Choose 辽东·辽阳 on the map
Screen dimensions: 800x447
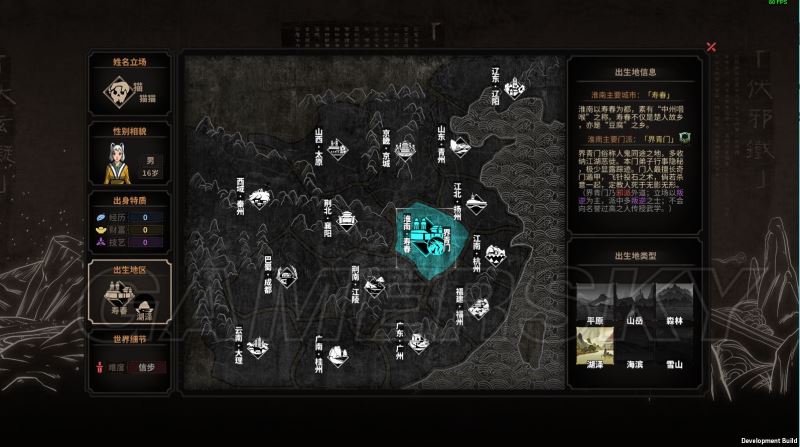coord(517,90)
